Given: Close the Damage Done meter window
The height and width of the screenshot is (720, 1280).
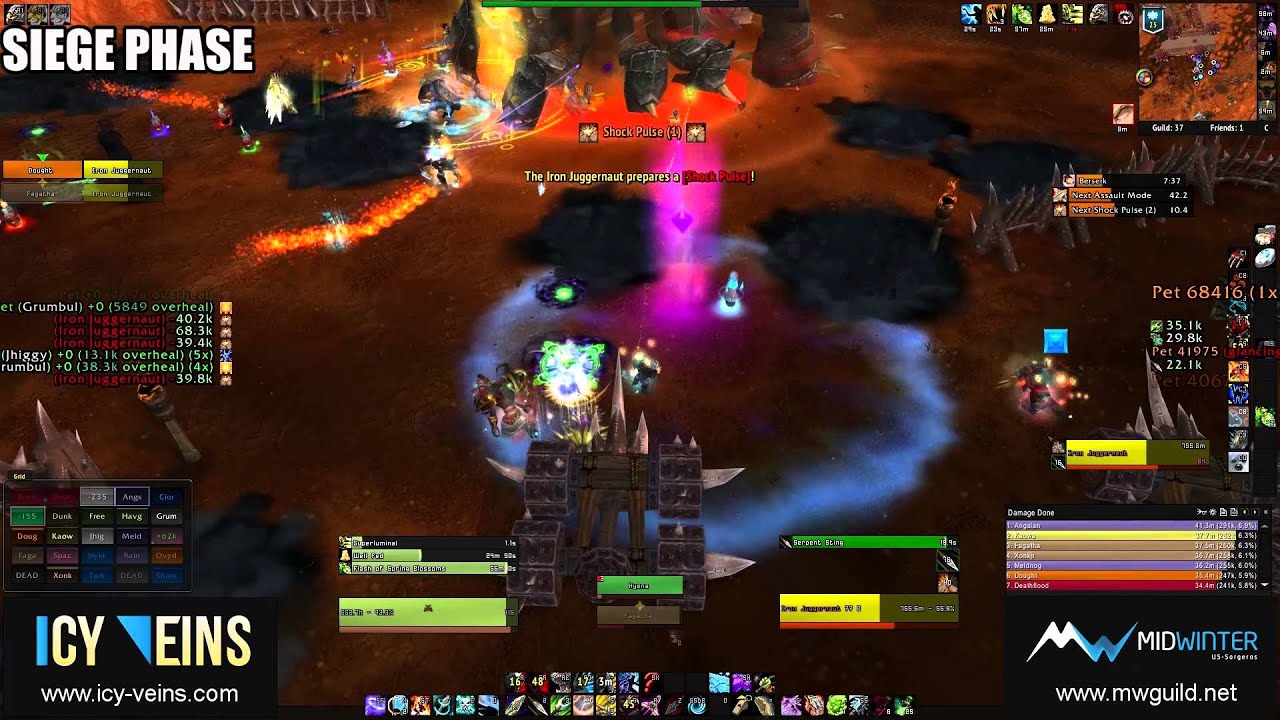Looking at the screenshot, I should [x=1265, y=513].
